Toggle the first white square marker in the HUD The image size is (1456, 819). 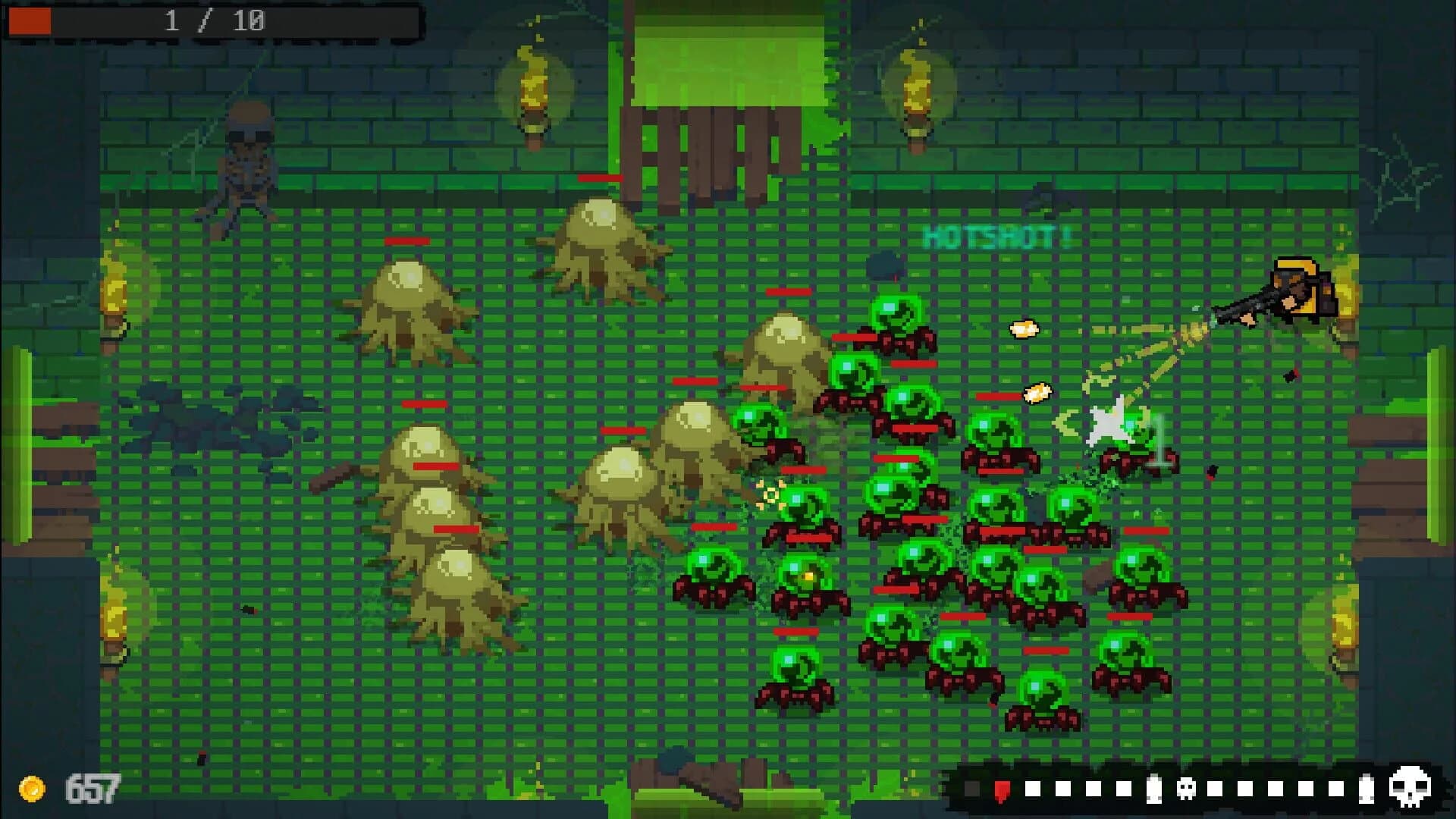click(1033, 789)
